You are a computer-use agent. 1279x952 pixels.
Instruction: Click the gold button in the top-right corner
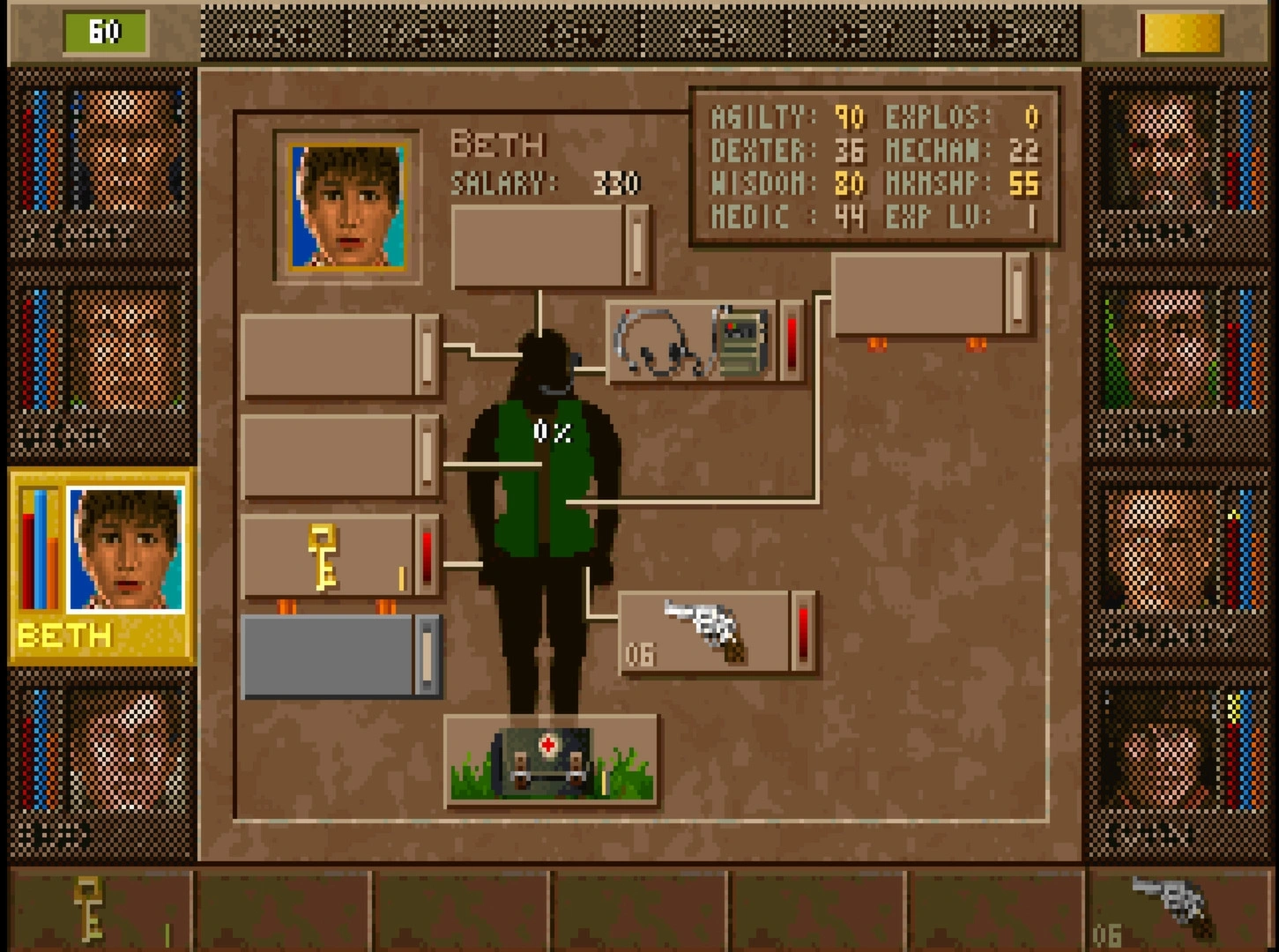click(x=1181, y=33)
